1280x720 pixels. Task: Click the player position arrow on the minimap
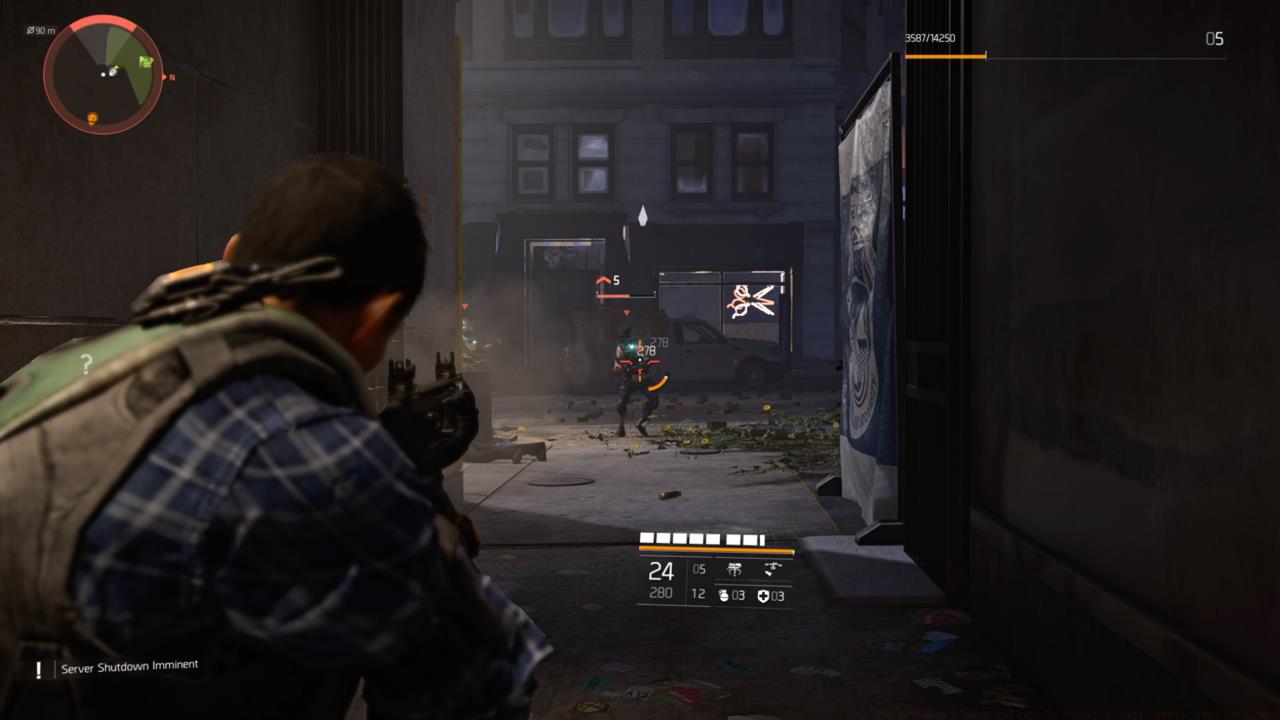tap(112, 72)
